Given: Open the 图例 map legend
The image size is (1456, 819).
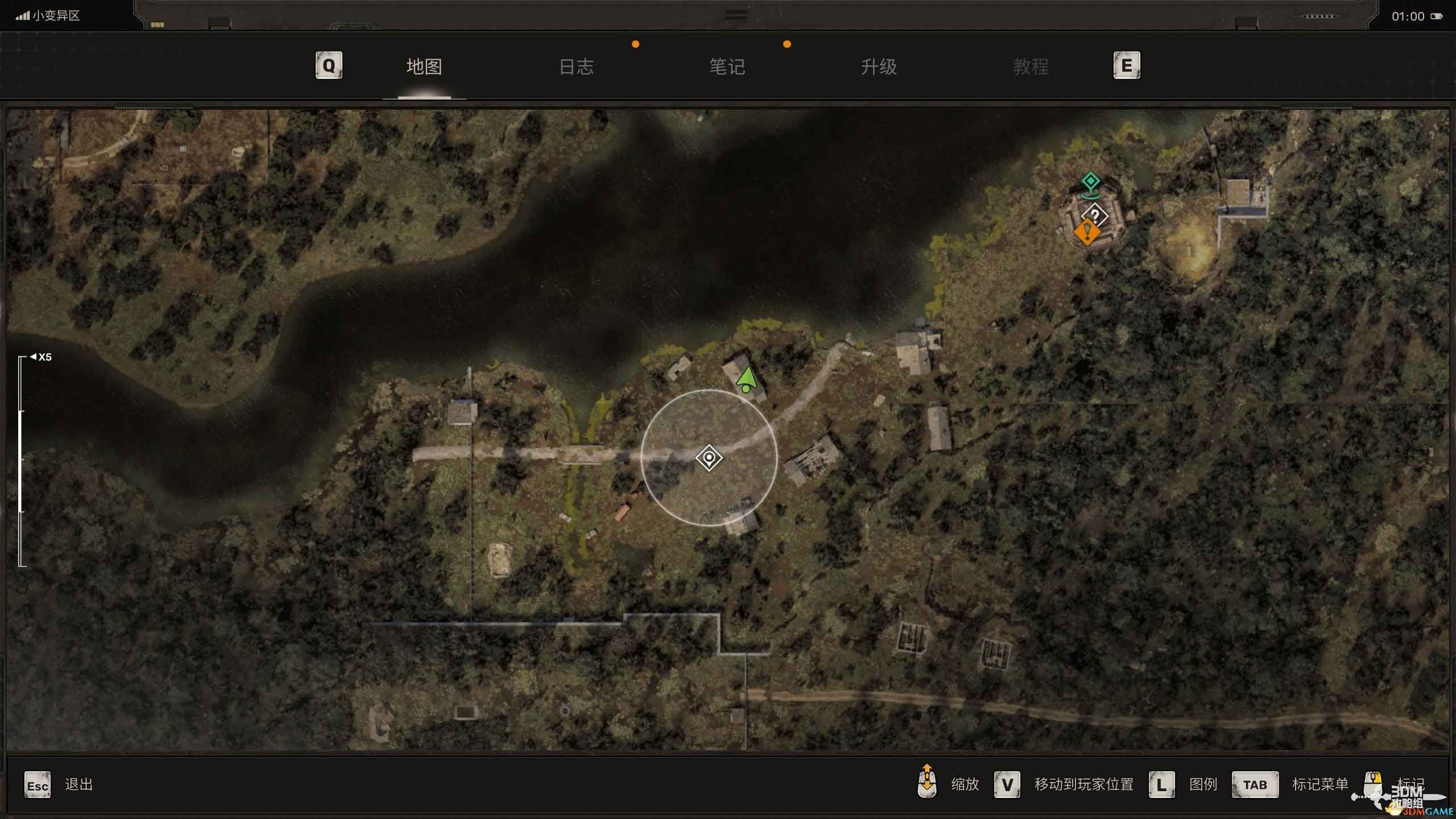Looking at the screenshot, I should tap(1203, 785).
